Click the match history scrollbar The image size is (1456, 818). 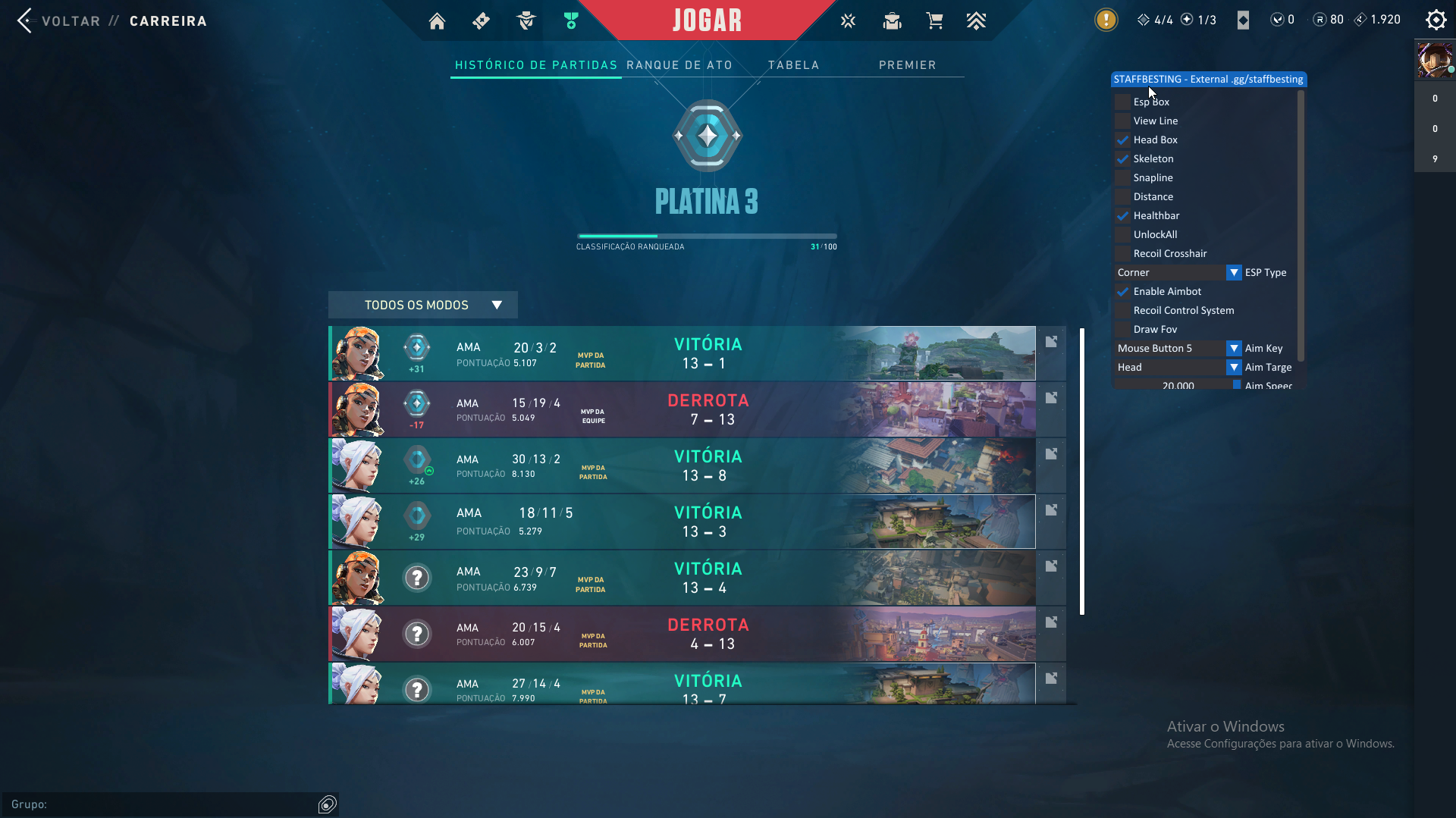point(1082,470)
